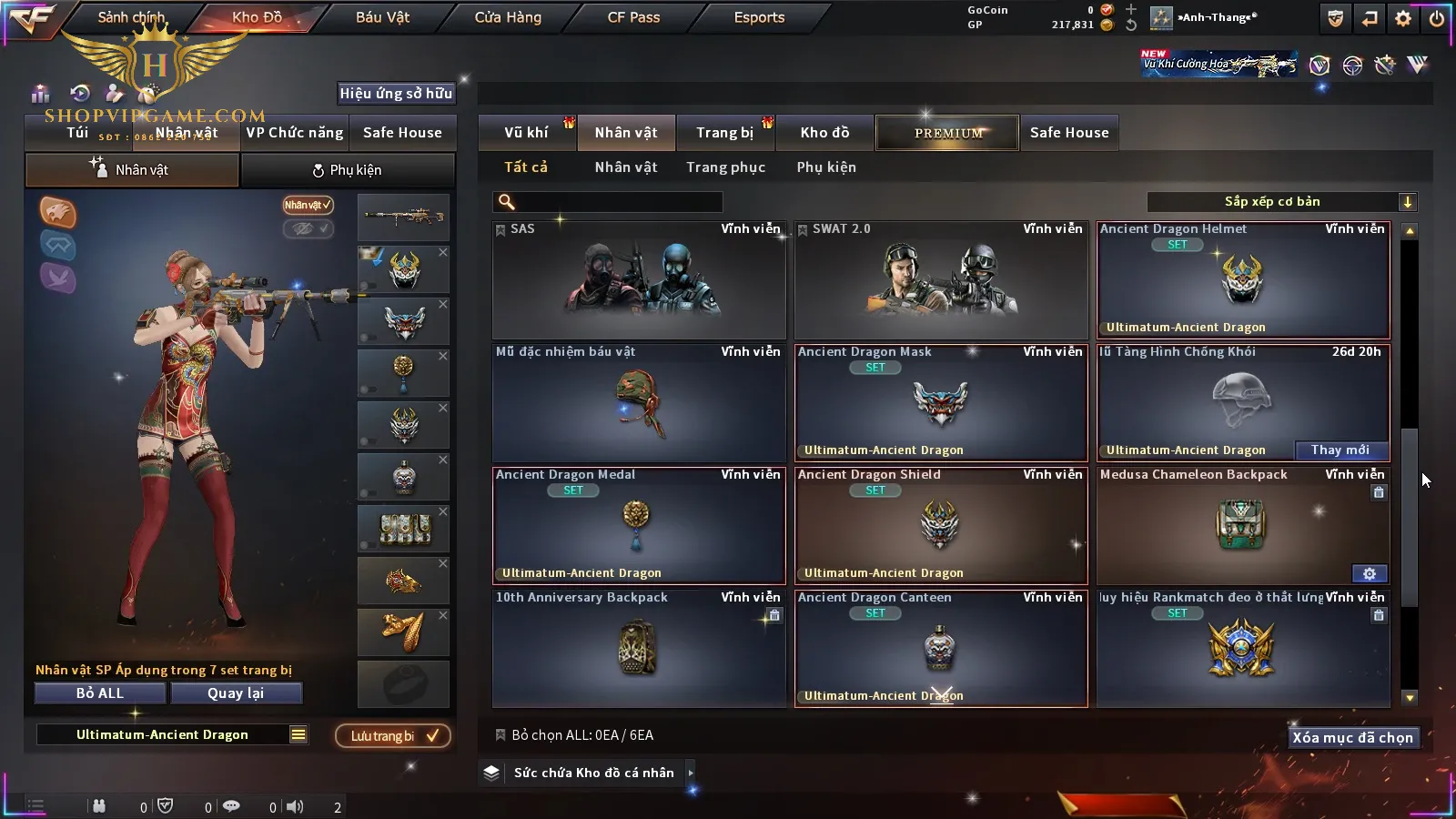Viewport: 1456px width, 819px height.
Task: Open the Báu Vật menu
Action: point(382,17)
